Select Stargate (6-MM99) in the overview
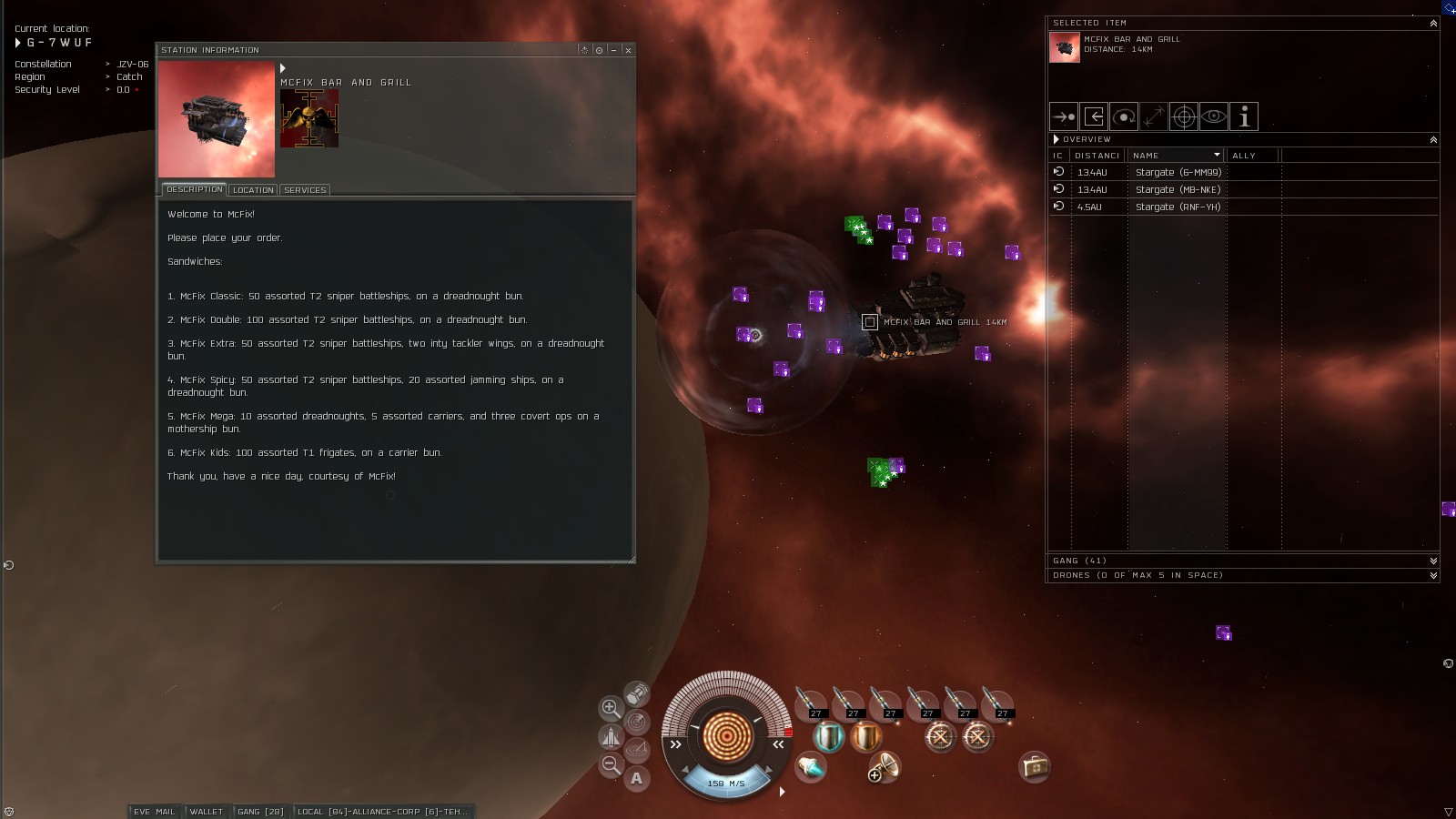 click(x=1178, y=172)
